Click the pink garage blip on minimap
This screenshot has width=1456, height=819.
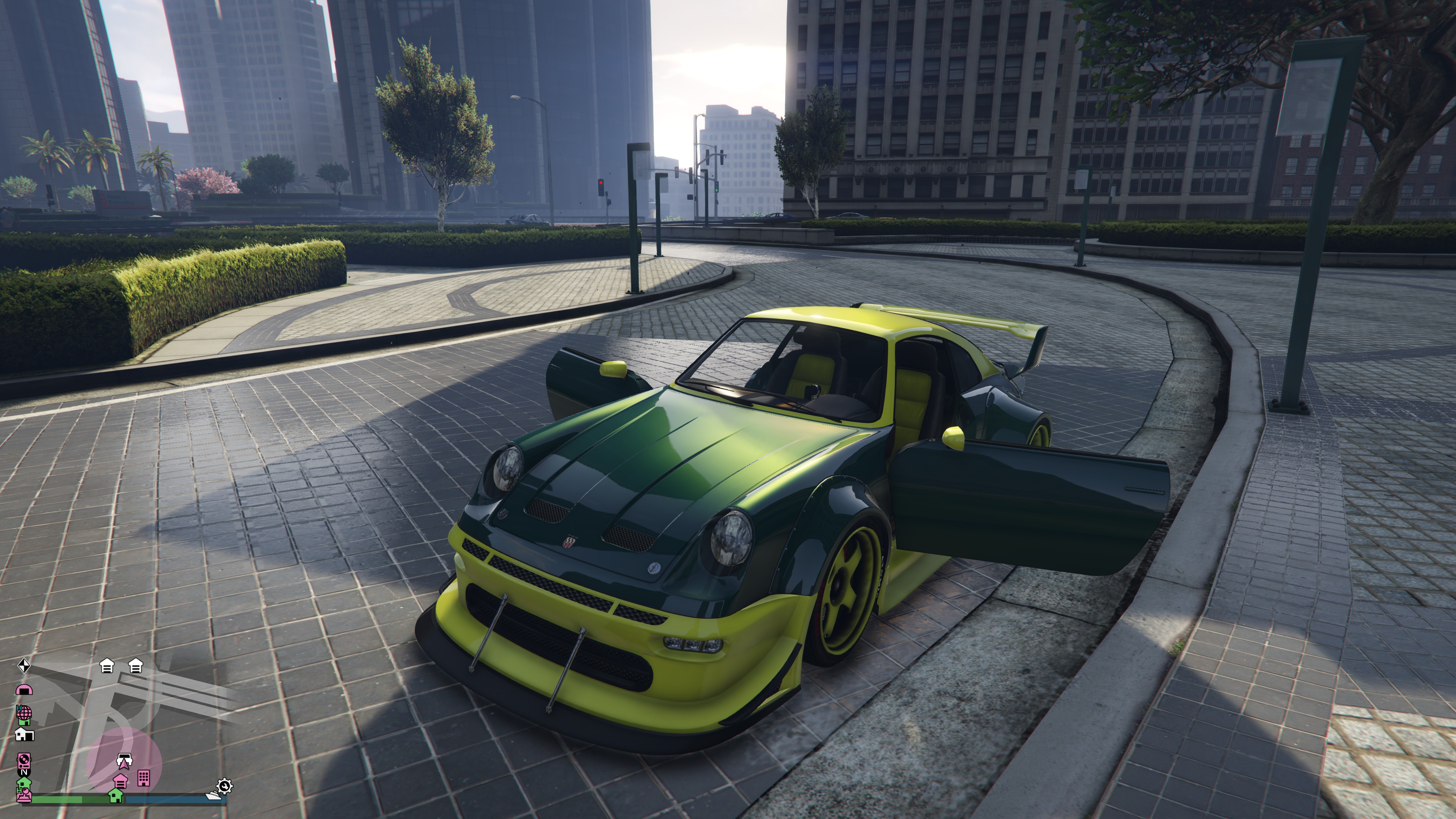click(121, 781)
